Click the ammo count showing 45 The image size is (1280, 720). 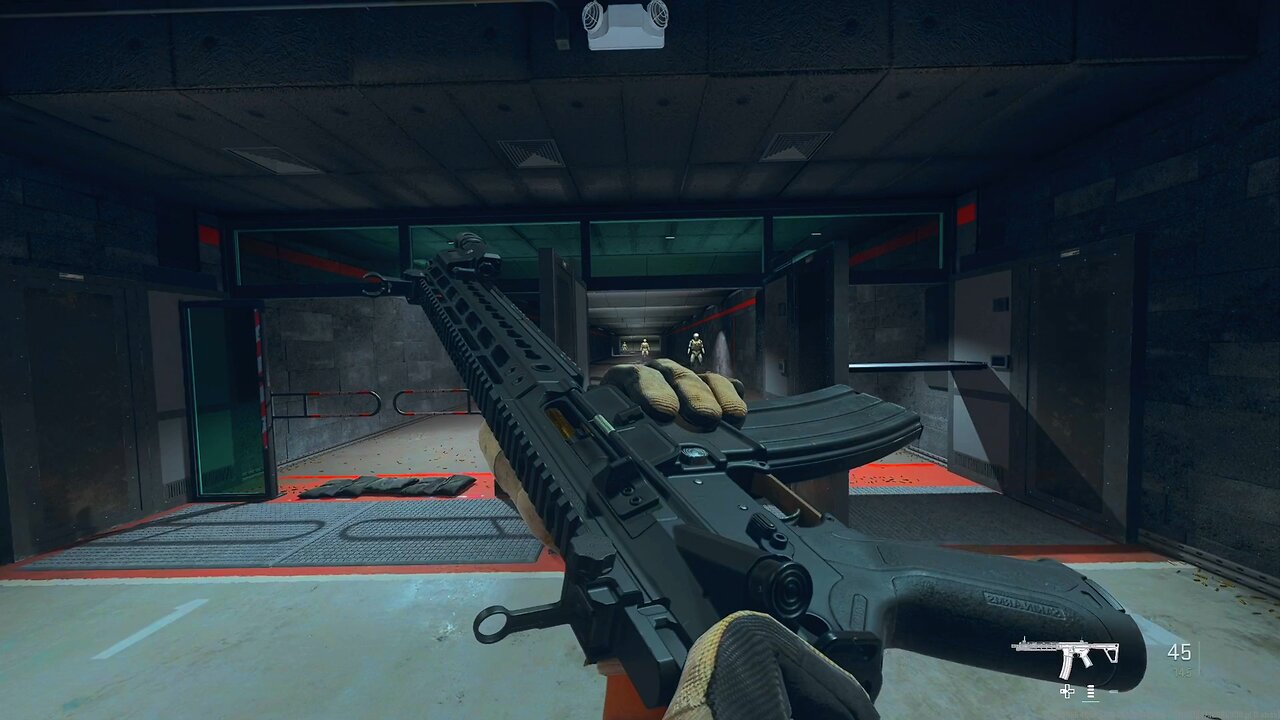pos(1180,653)
